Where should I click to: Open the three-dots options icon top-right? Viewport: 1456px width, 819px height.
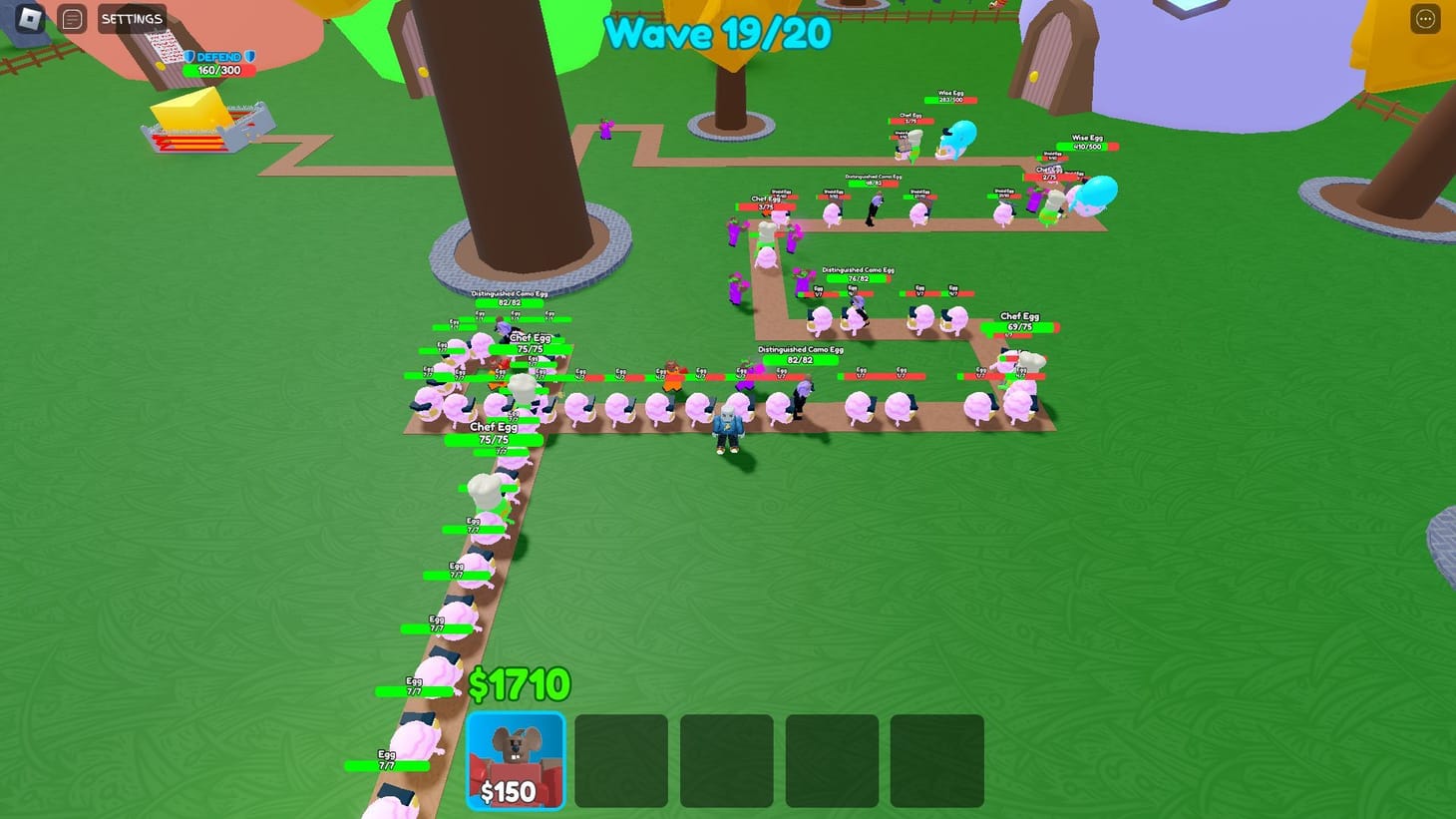(1423, 17)
